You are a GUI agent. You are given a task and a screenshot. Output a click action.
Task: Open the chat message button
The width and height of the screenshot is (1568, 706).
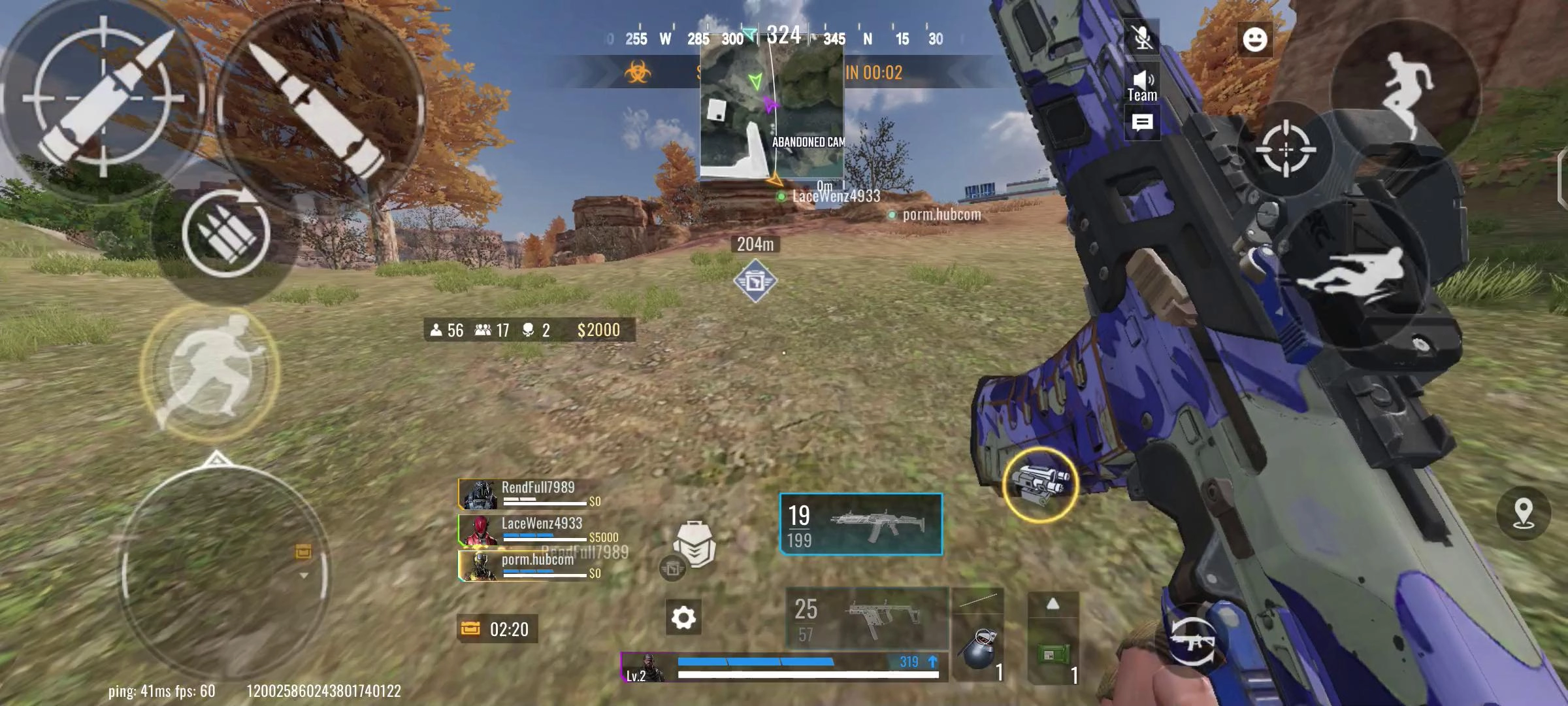coord(1142,123)
